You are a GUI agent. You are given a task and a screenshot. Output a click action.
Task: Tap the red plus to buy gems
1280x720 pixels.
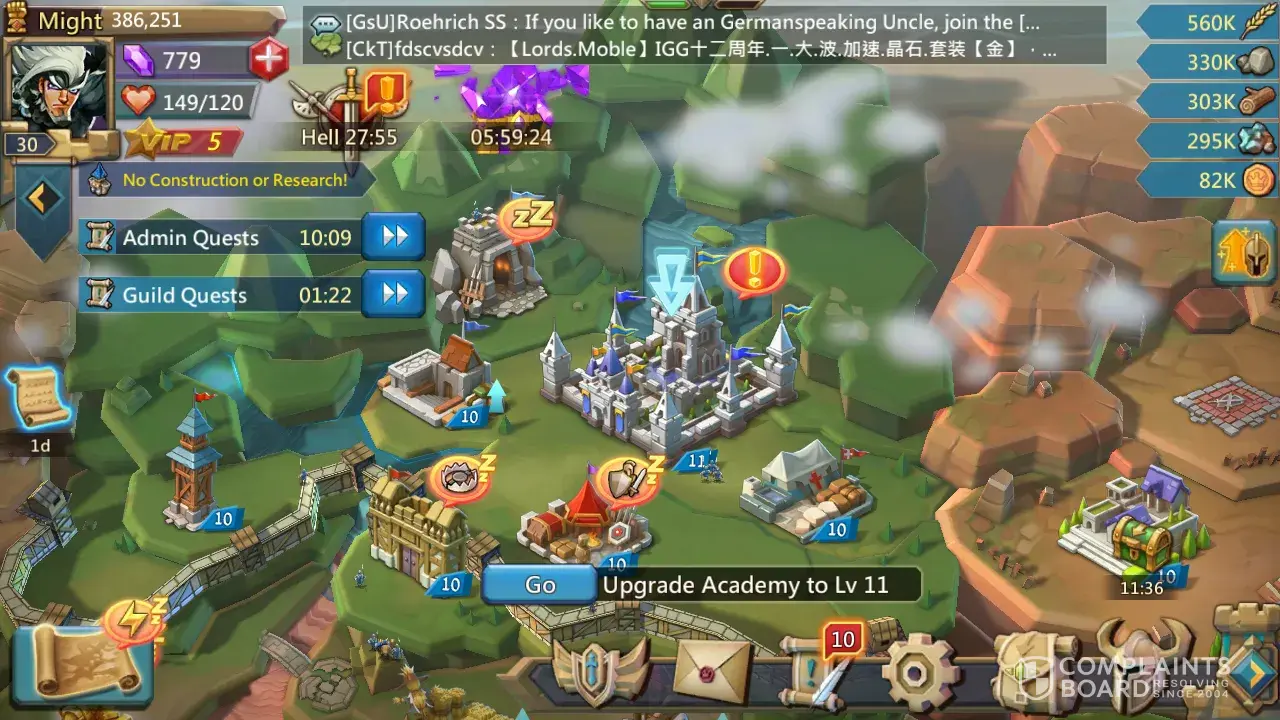(x=268, y=59)
